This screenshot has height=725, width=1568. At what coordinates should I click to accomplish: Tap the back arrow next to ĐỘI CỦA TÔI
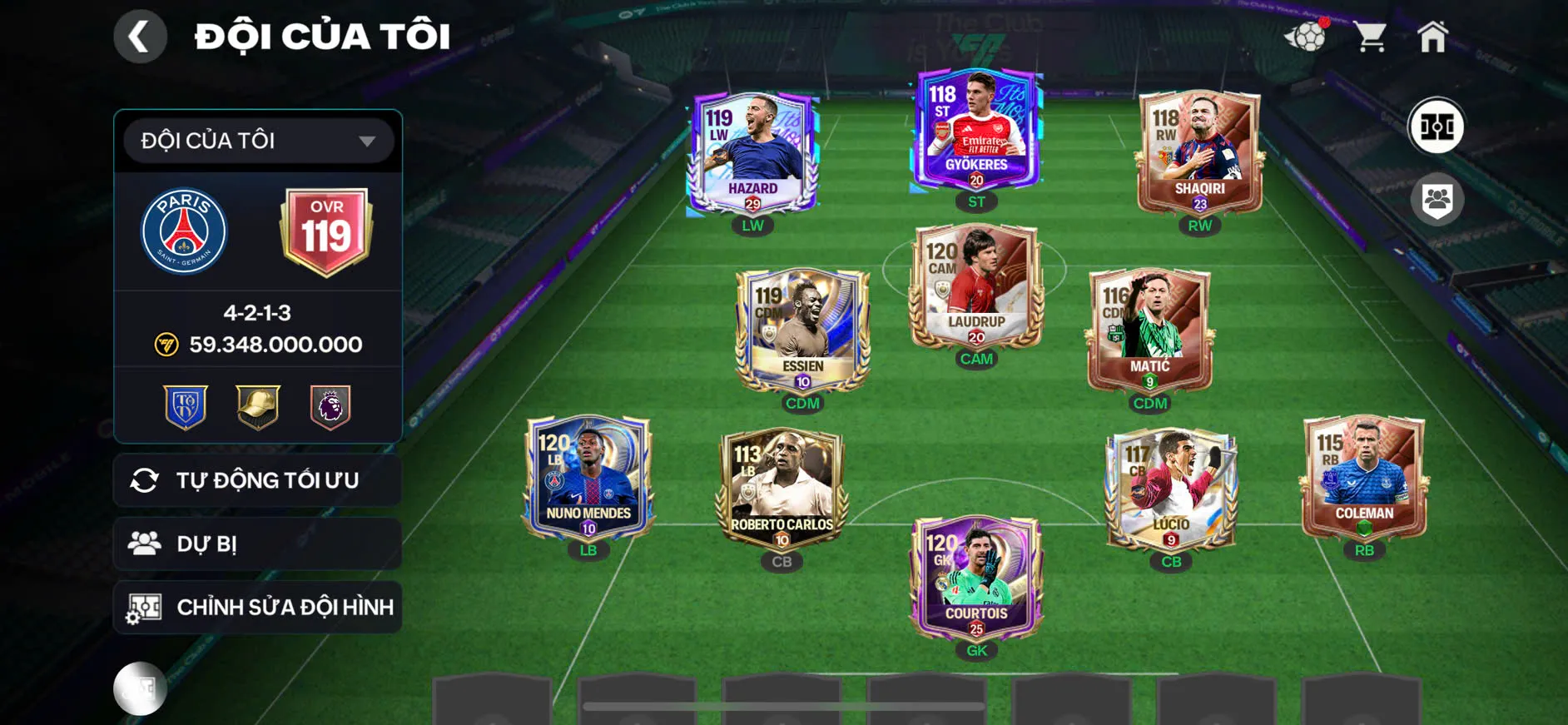point(140,36)
